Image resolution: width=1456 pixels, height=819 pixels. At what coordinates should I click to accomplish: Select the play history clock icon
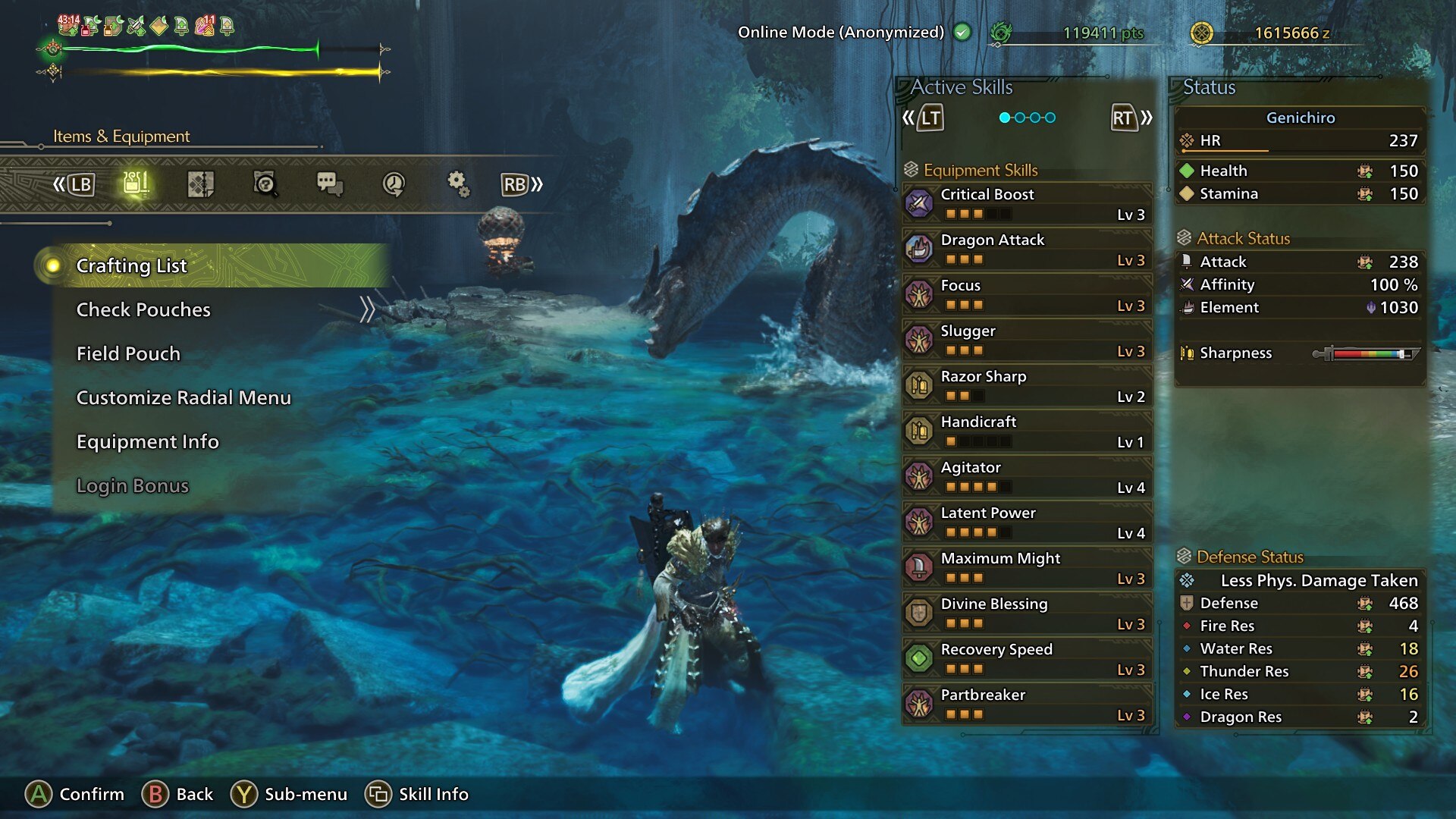(x=394, y=184)
